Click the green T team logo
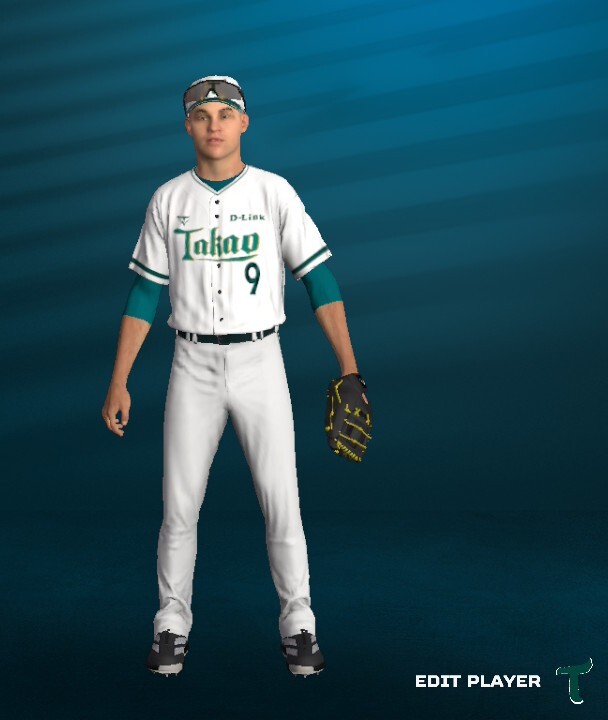608x720 pixels. coord(574,680)
